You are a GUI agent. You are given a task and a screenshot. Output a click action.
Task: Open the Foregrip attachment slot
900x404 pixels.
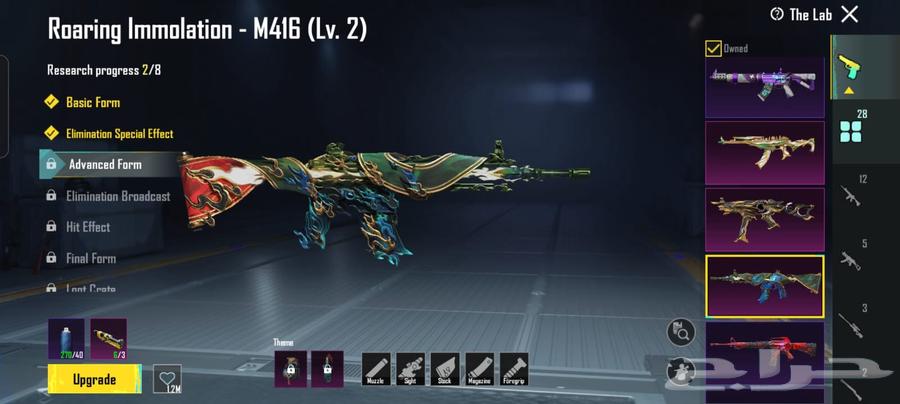(x=514, y=368)
